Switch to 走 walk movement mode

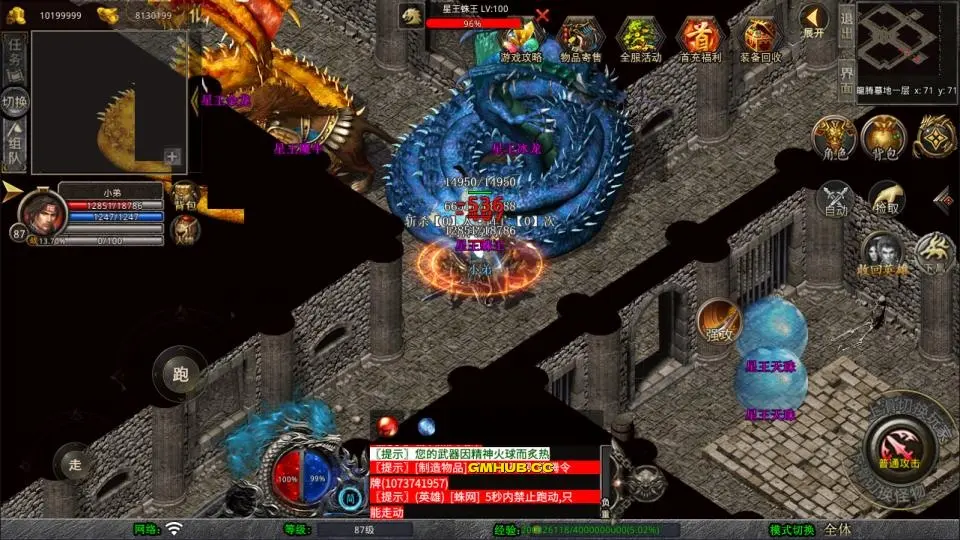coord(74,463)
